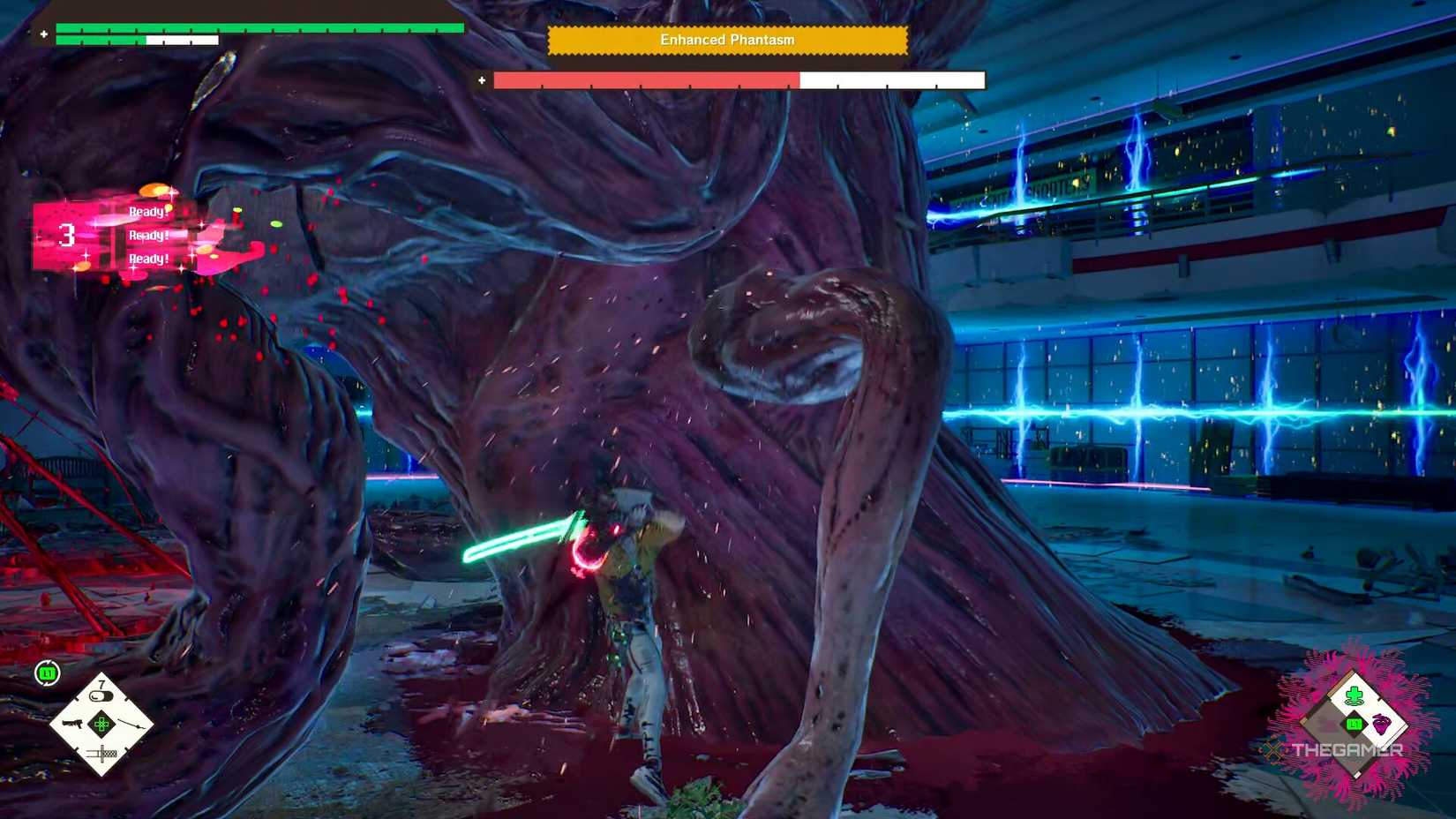
Task: Select the katana icon on the weapon wheel
Action: [102, 752]
